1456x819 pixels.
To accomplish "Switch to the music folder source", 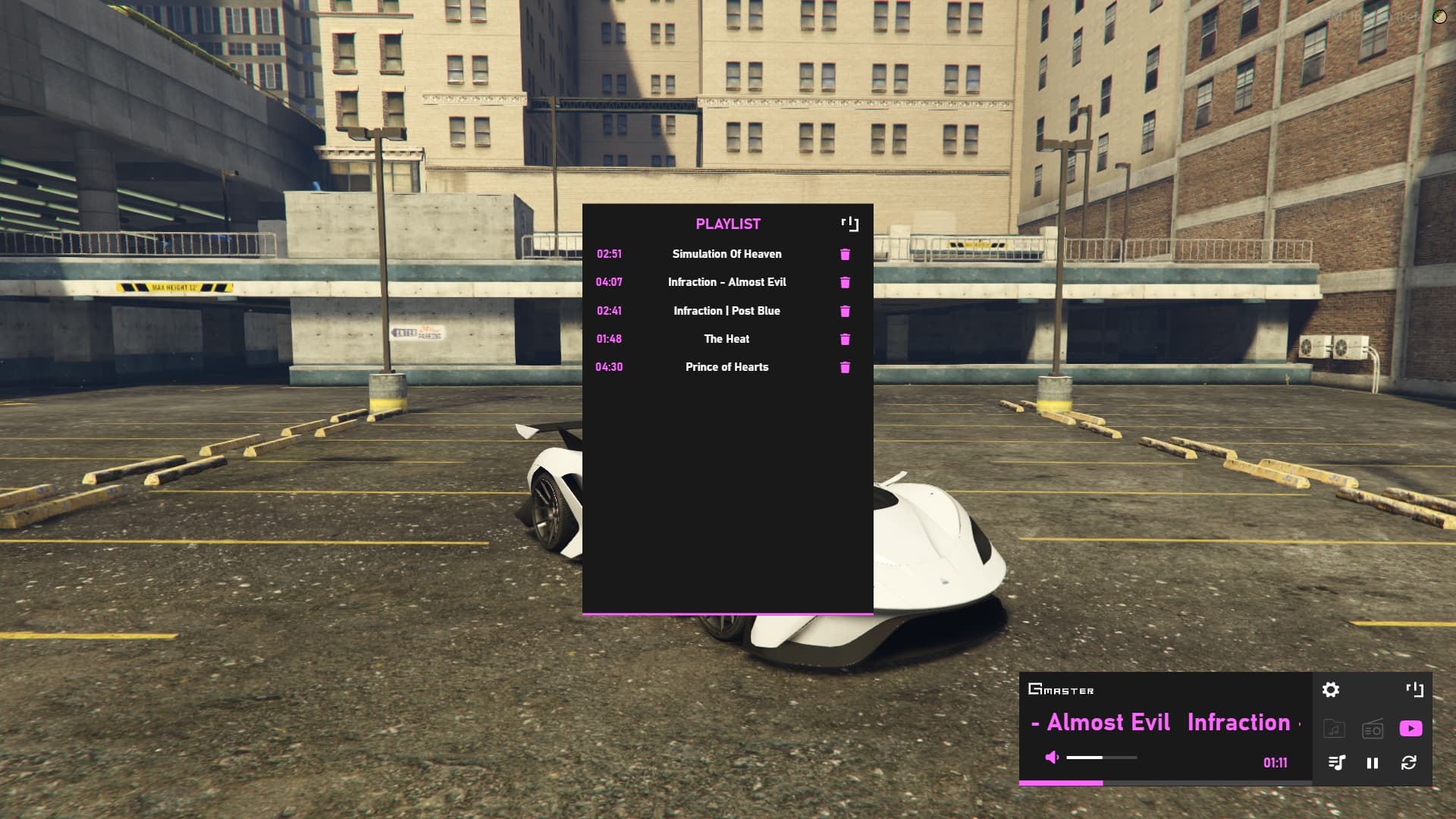I will tap(1334, 729).
